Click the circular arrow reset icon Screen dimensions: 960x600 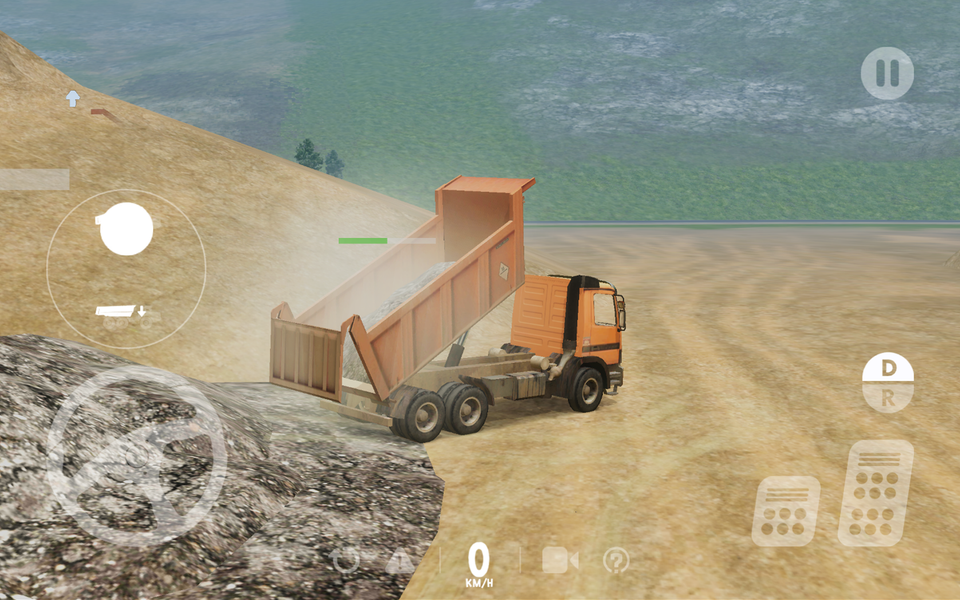tap(346, 560)
